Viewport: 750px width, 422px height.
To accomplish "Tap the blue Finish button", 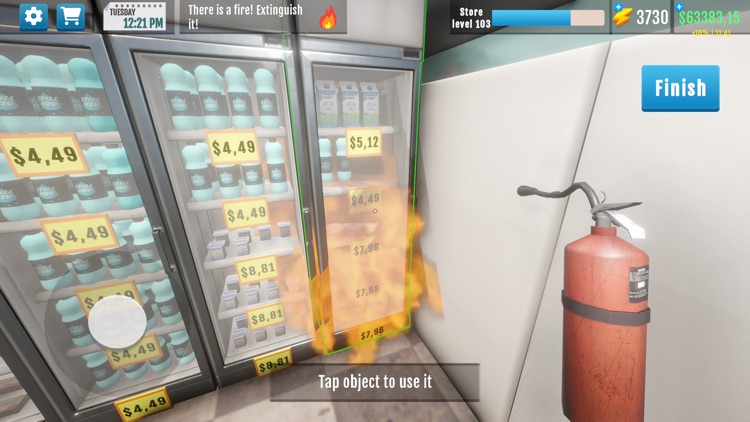I will (680, 88).
